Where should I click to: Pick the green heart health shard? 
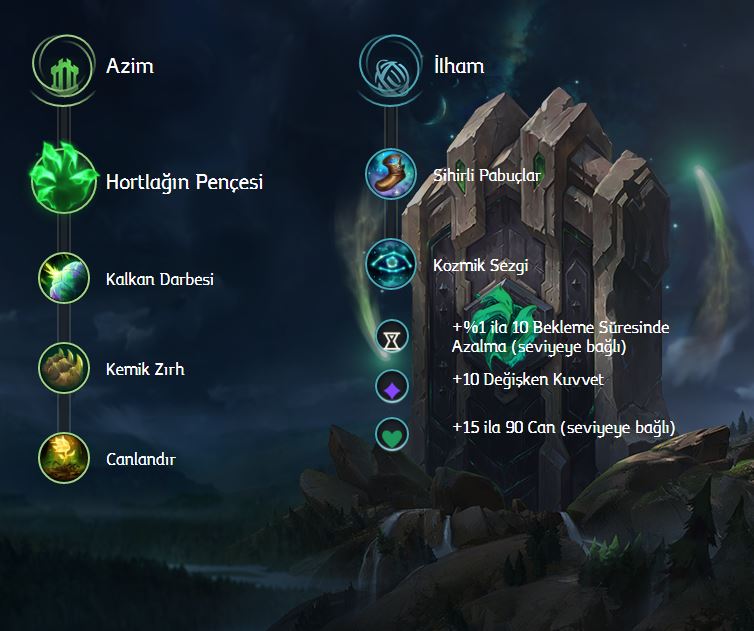point(391,434)
